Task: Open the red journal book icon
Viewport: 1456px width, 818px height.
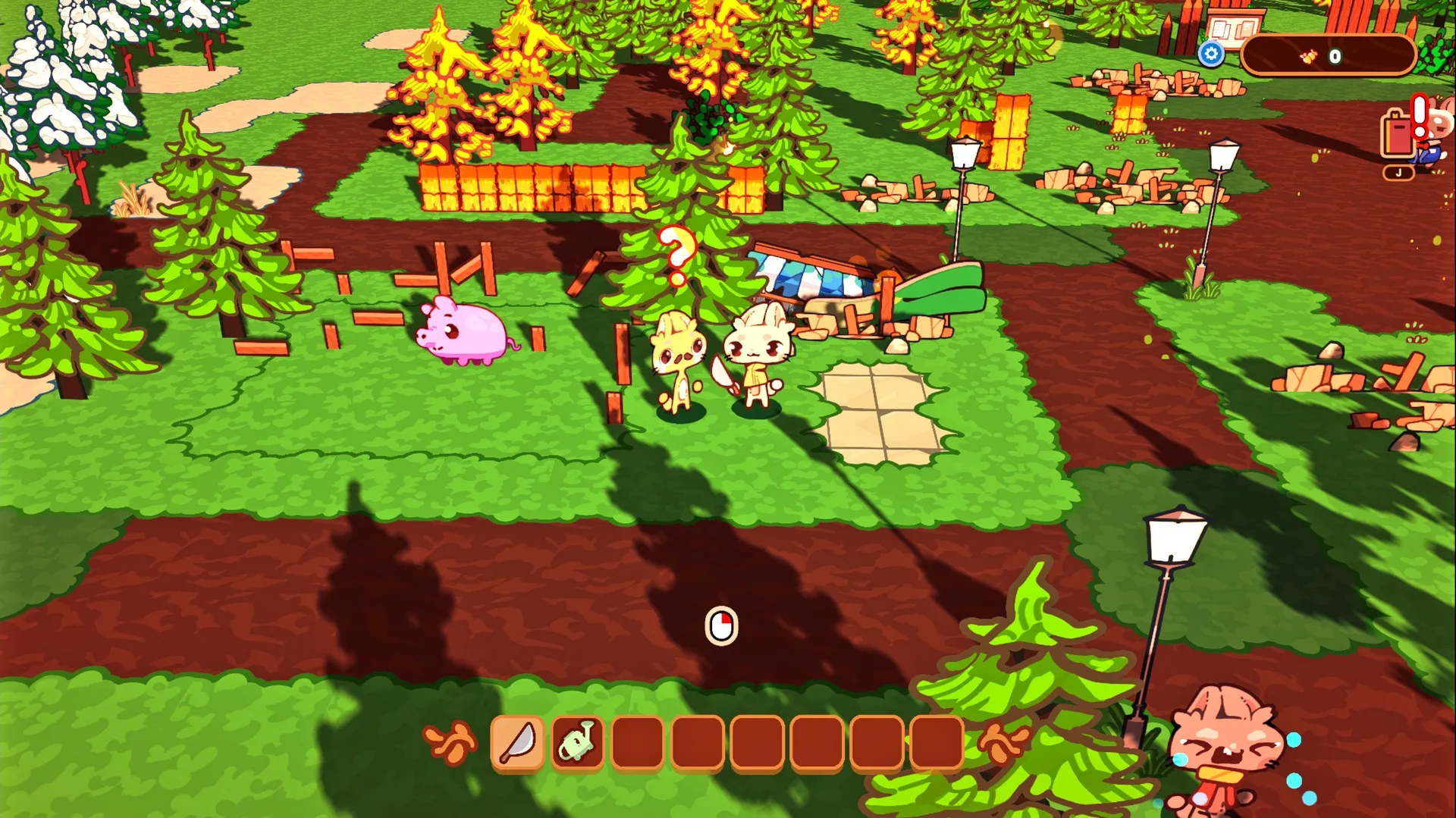Action: tap(1398, 135)
